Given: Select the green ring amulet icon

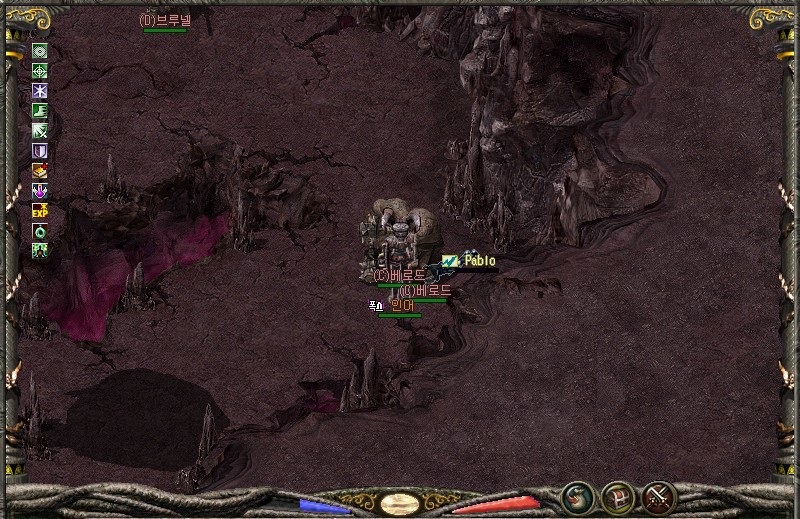Looking at the screenshot, I should (40, 231).
